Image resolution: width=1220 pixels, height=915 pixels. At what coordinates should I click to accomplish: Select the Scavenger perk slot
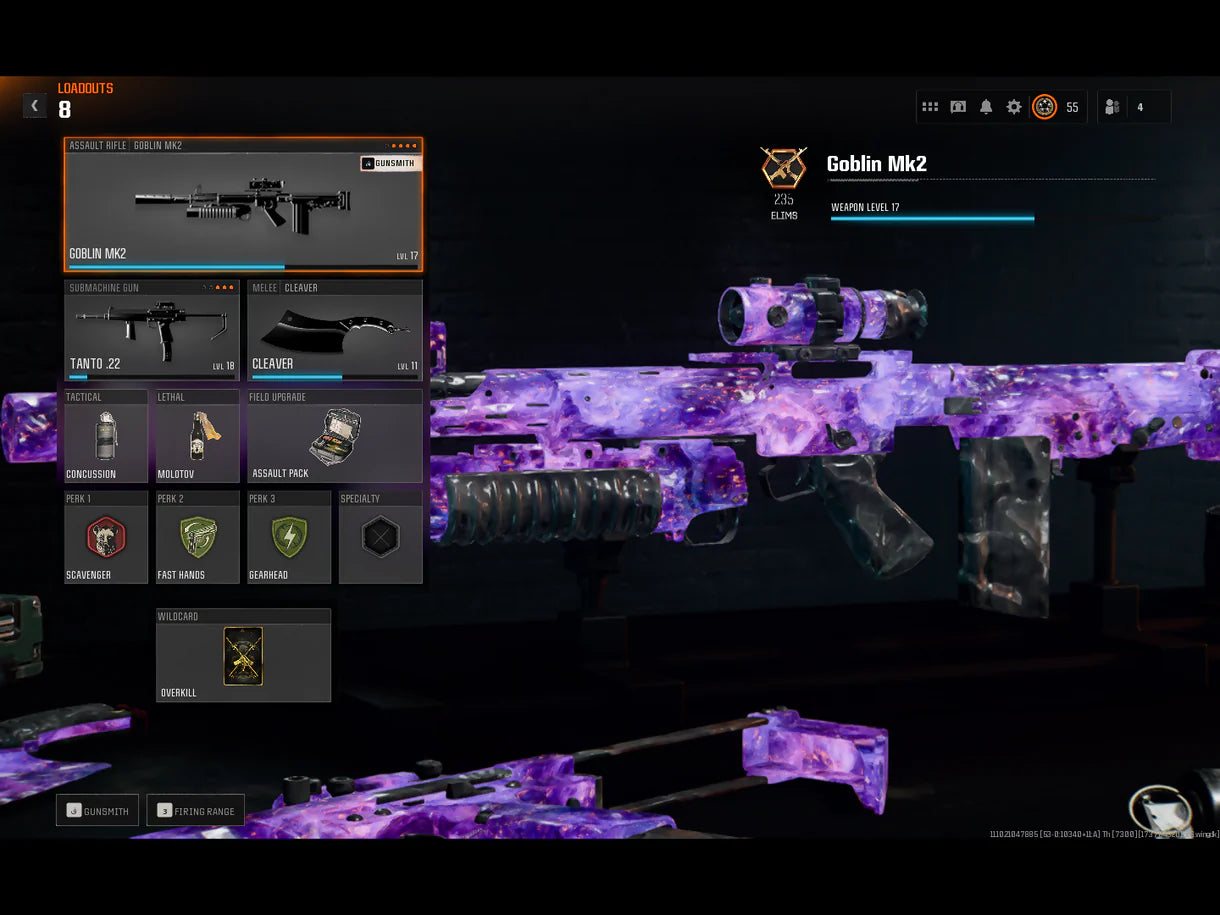tap(106, 537)
